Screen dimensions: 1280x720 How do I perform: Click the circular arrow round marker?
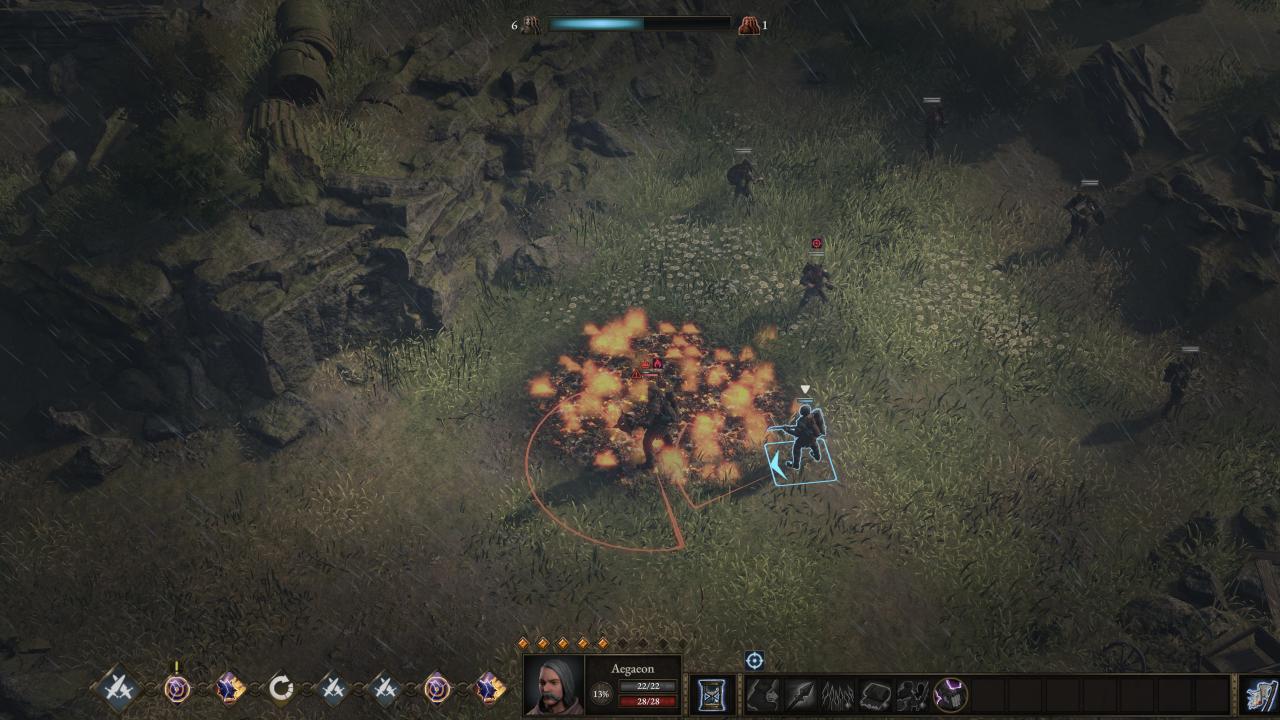pos(281,688)
